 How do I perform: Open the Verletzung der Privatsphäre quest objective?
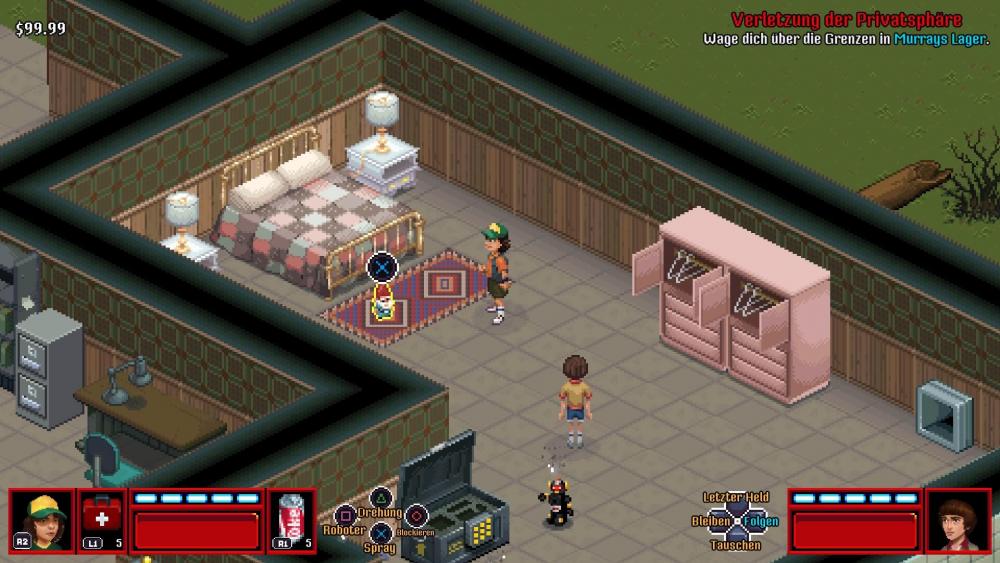pyautogui.click(x=846, y=20)
